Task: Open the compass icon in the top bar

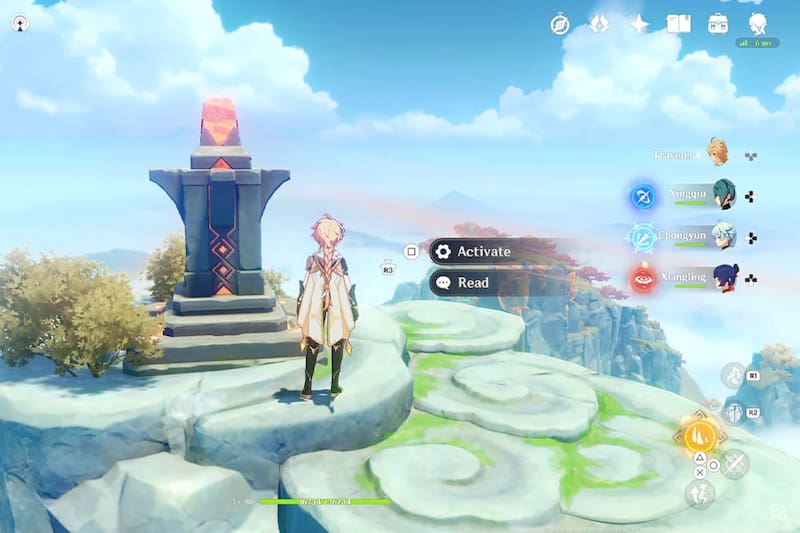Action: pyautogui.click(x=560, y=24)
